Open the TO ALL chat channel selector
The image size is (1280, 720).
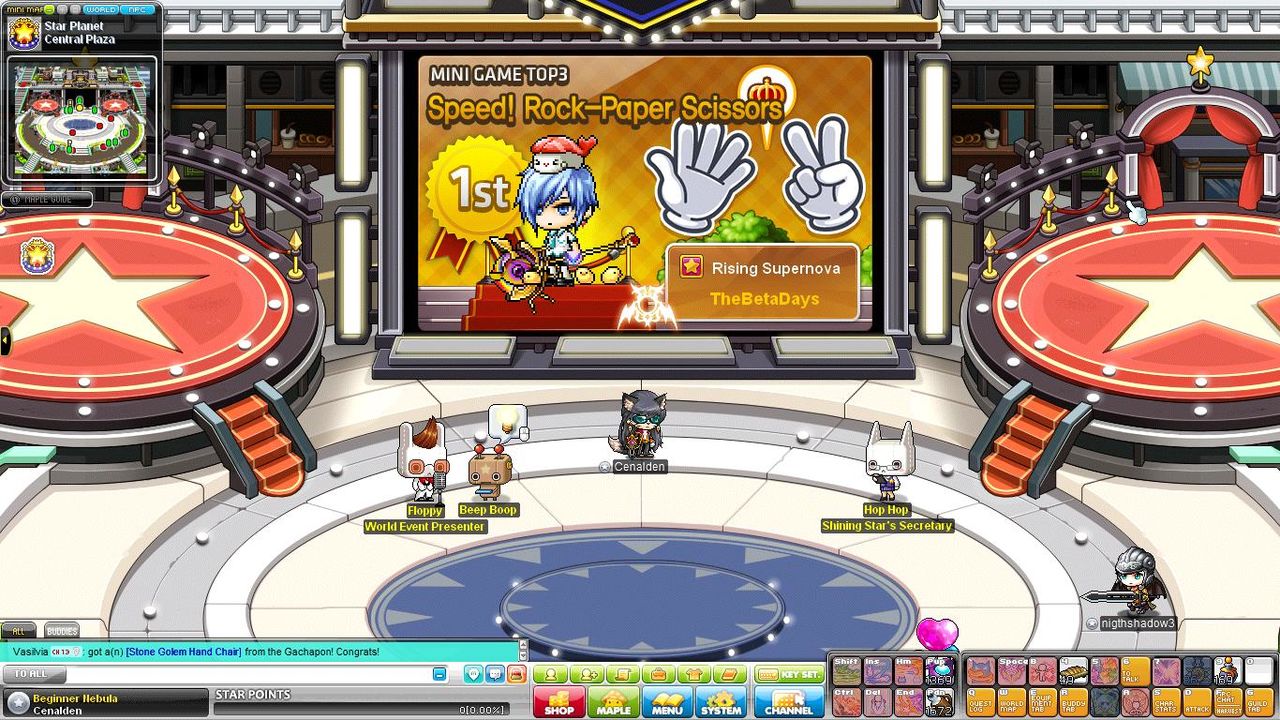[30, 674]
